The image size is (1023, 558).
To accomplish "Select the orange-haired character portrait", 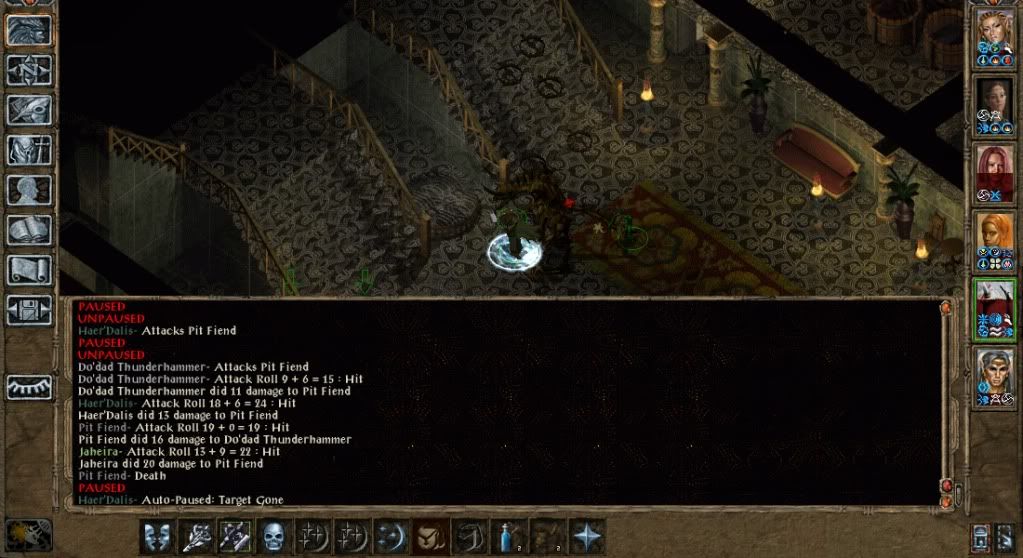I will [x=994, y=240].
